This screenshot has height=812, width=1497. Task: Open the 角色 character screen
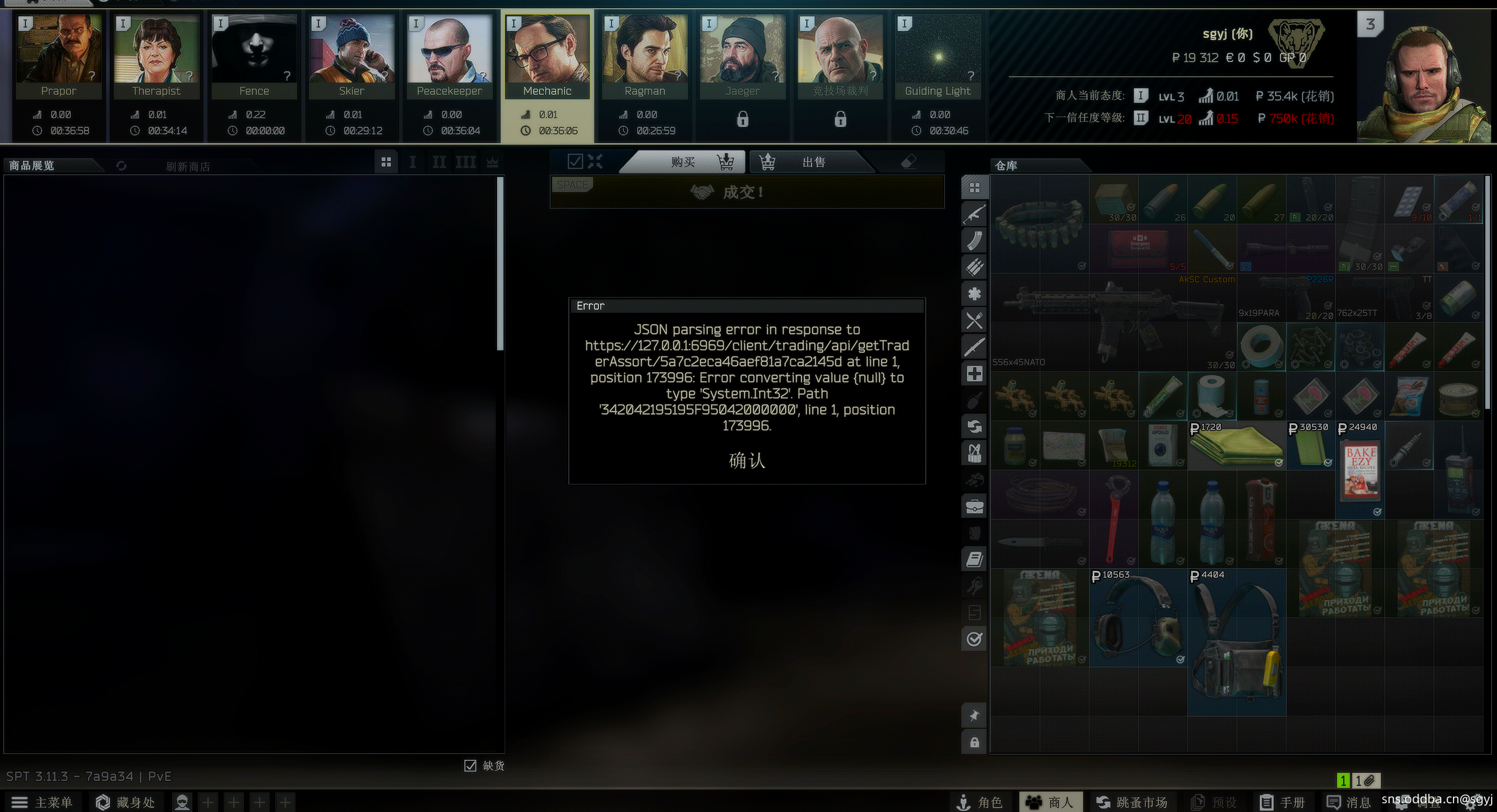click(x=979, y=802)
